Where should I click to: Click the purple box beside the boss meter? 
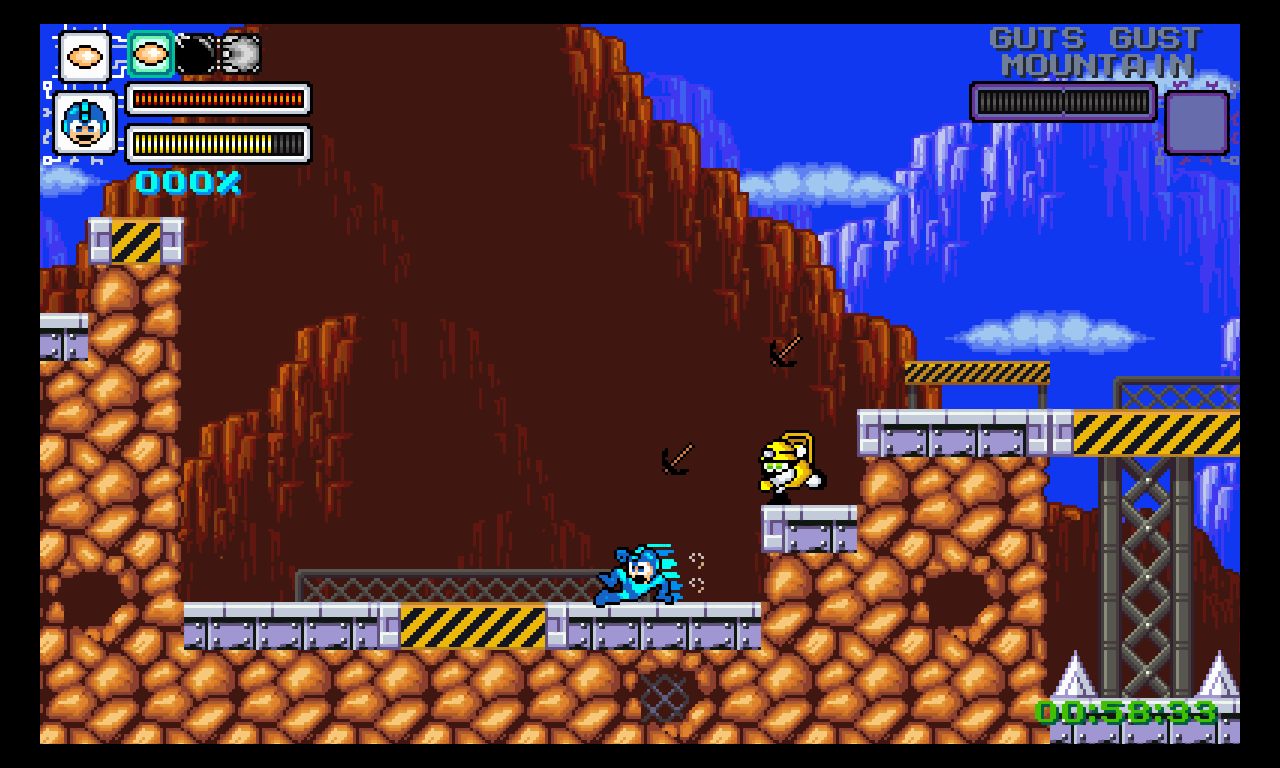click(x=1197, y=122)
